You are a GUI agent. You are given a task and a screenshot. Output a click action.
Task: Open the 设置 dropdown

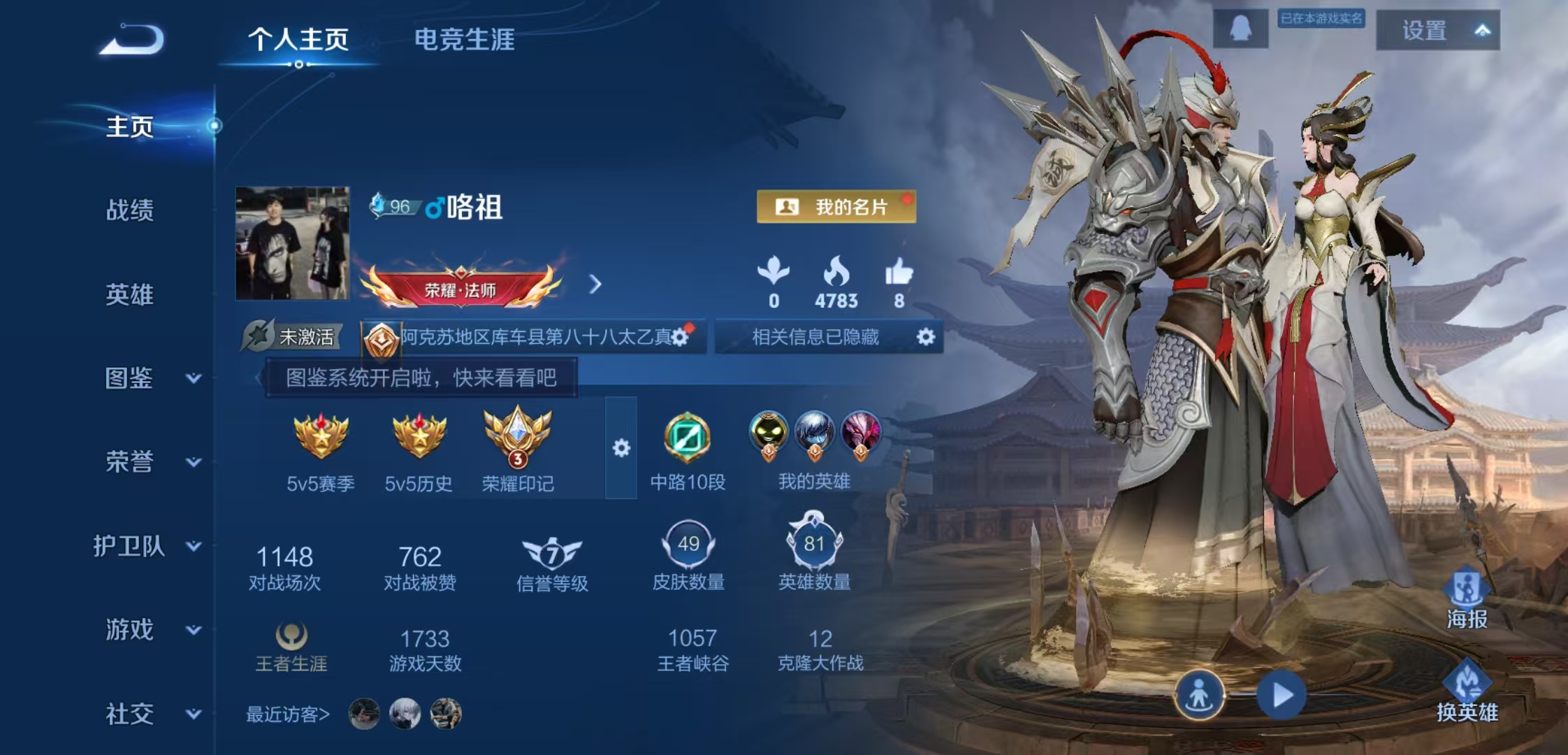click(x=1437, y=31)
